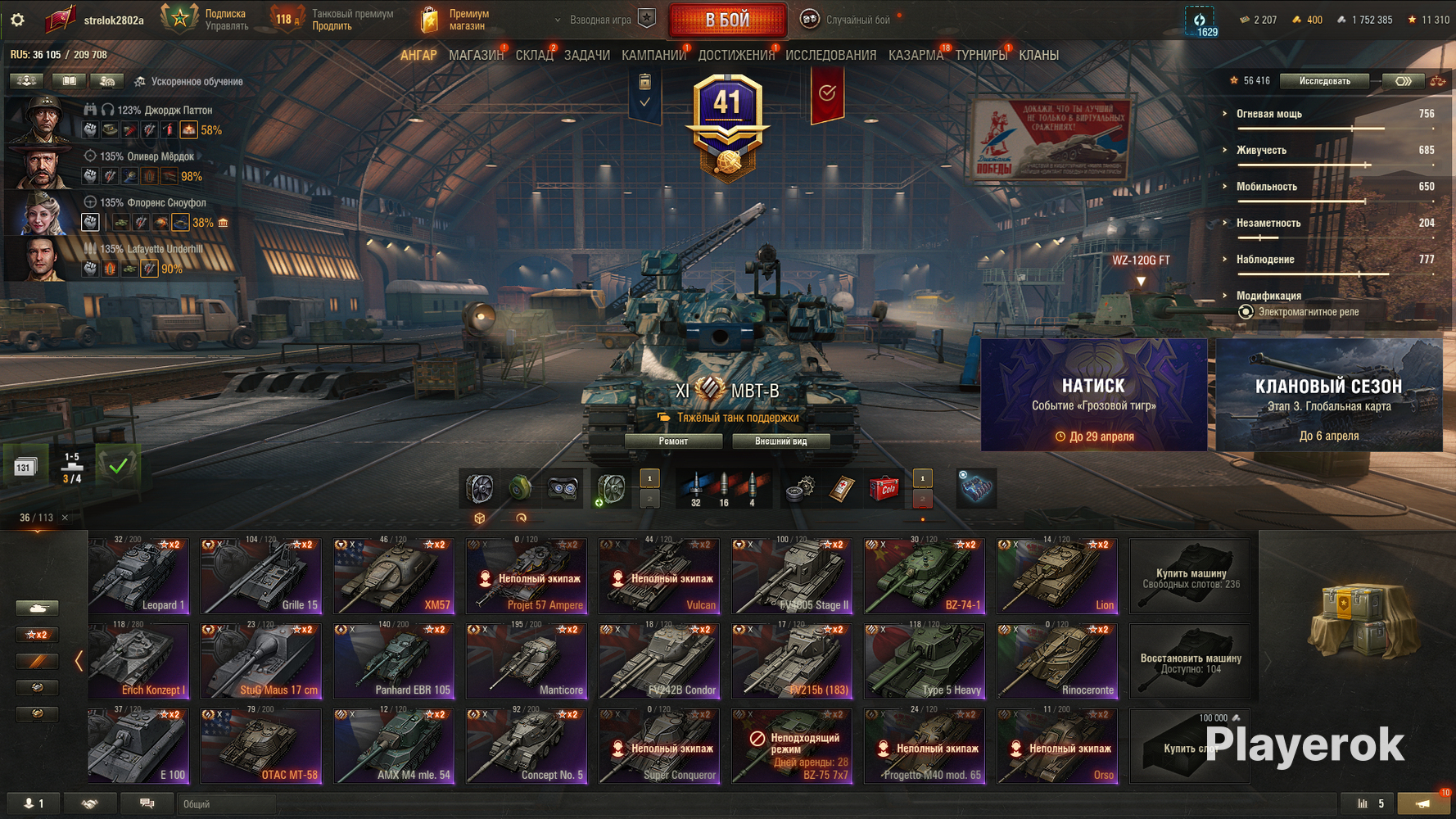The height and width of the screenshot is (819, 1456).
Task: Open Восстановить машину tile
Action: 1190,662
